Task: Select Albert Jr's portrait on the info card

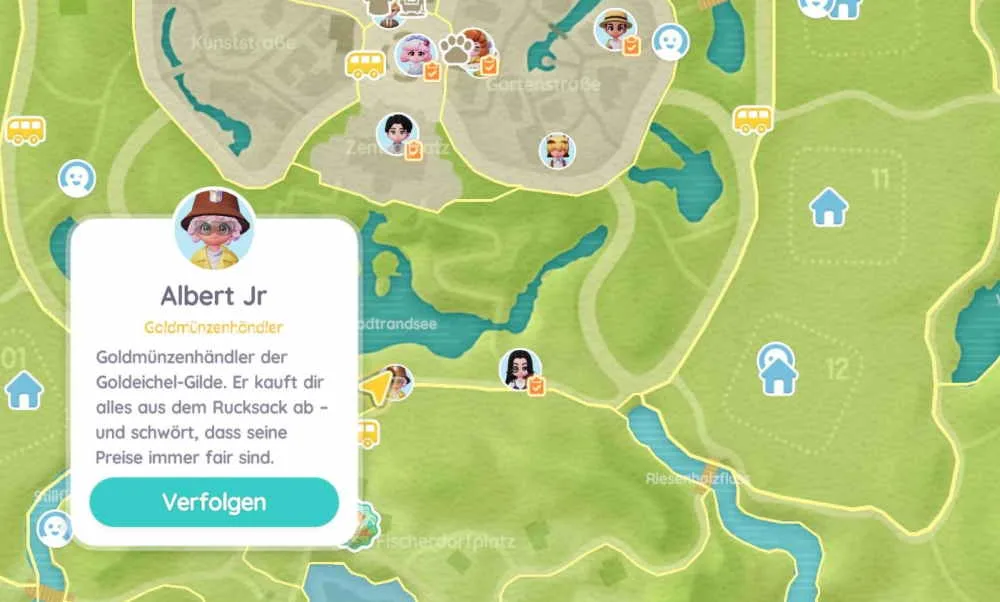Action: click(x=213, y=229)
